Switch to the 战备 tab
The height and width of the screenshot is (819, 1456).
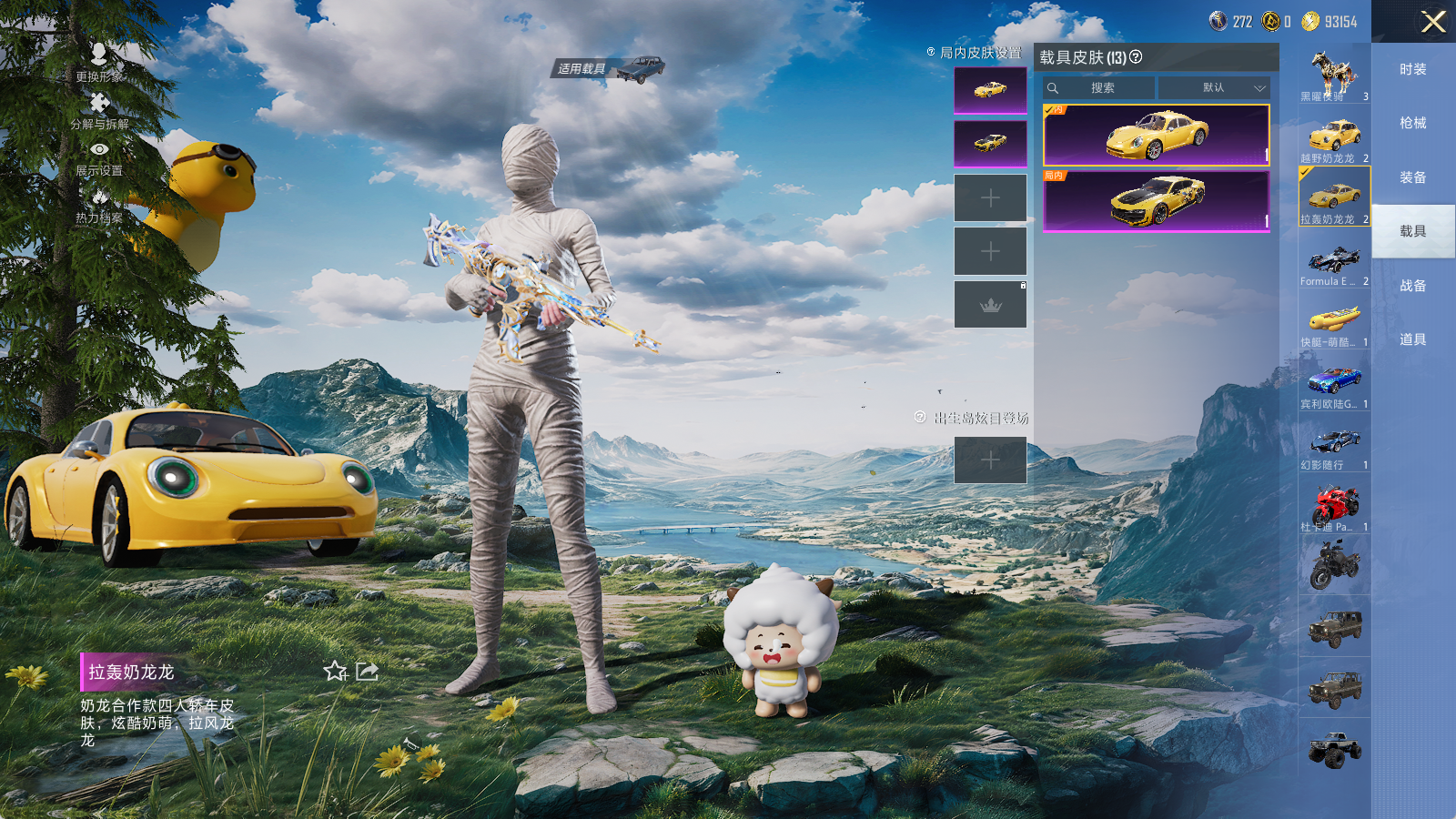tap(1412, 286)
